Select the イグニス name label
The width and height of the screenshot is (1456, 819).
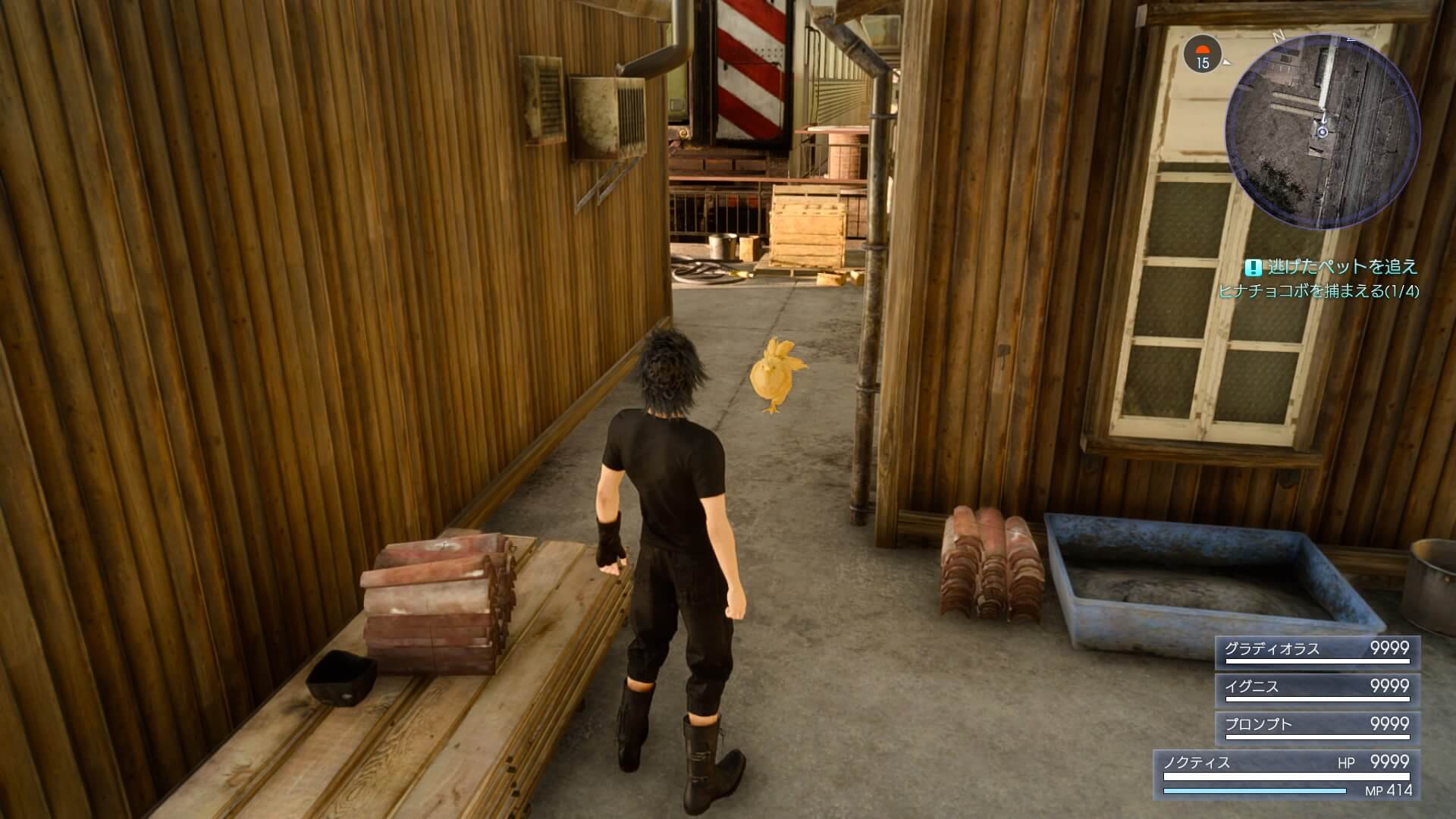(x=1253, y=685)
